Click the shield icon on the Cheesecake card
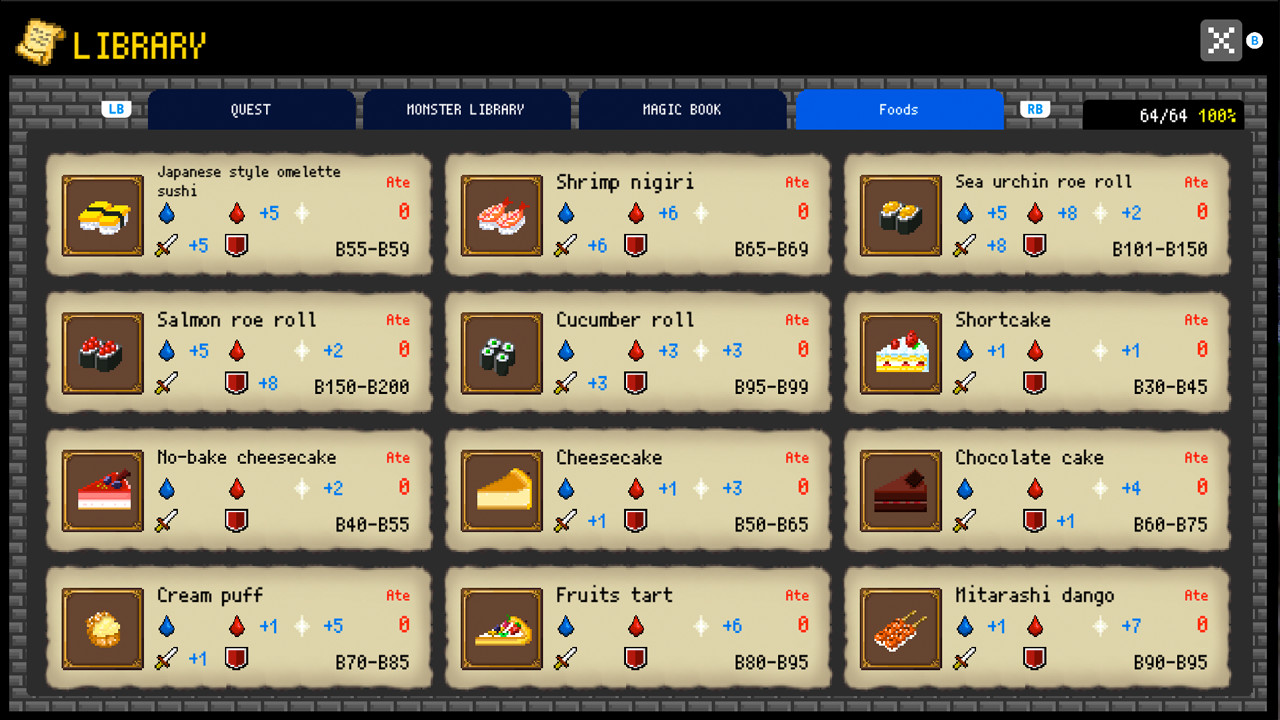Screen dimensions: 1280x720 click(636, 521)
